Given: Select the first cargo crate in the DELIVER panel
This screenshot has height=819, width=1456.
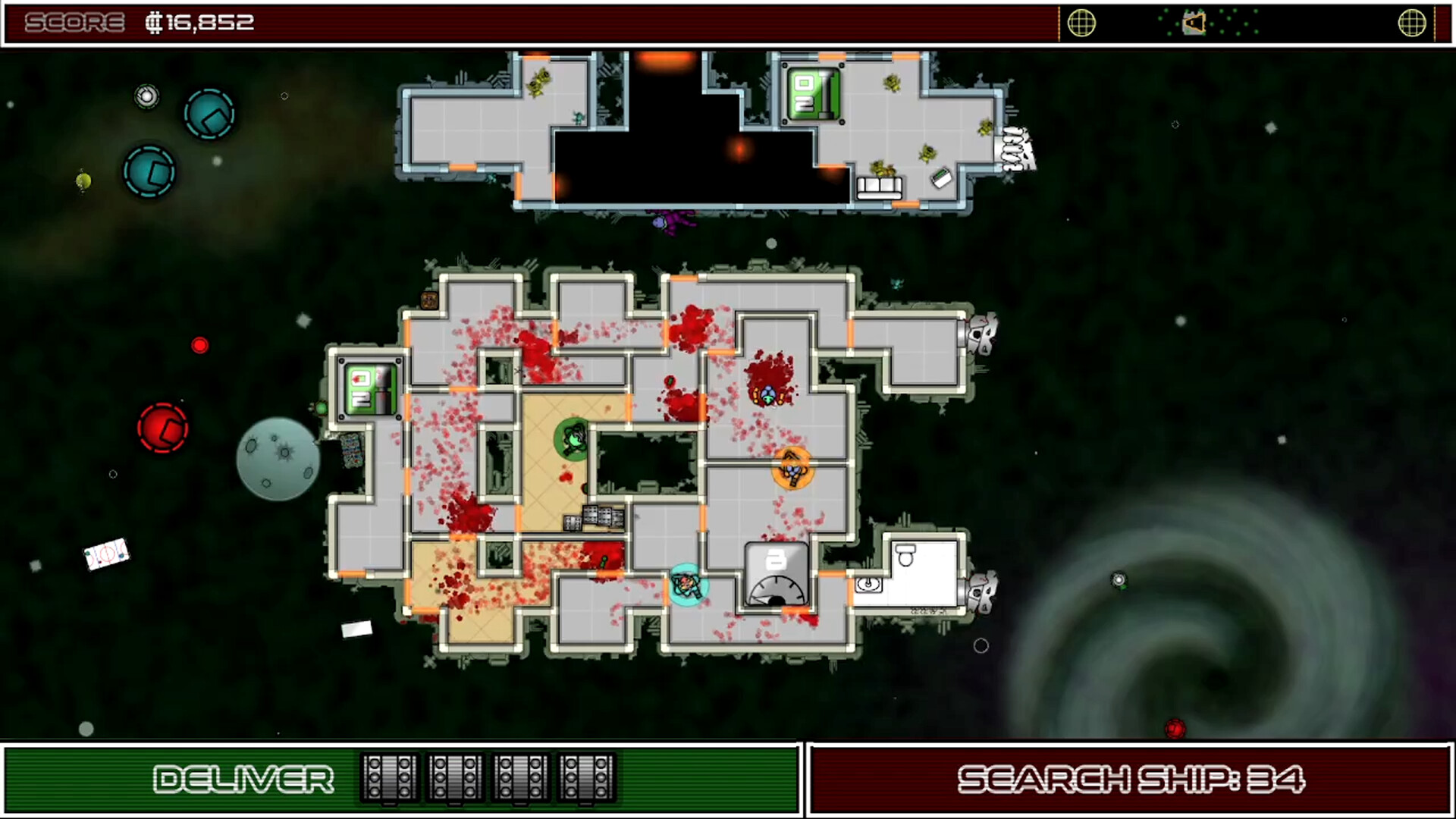Looking at the screenshot, I should (x=389, y=778).
